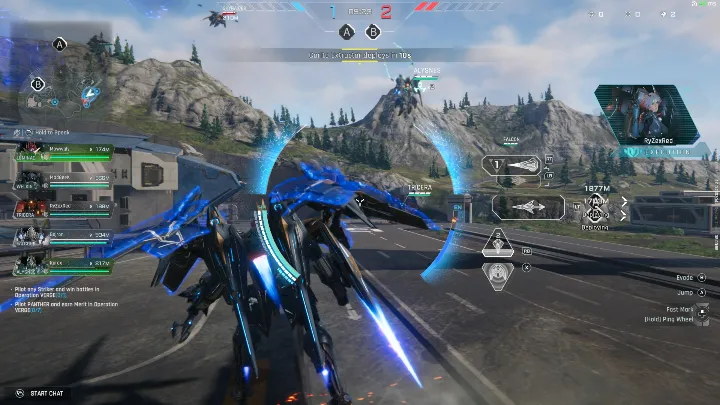Select the second weapon slot below it
The image size is (720, 405).
(527, 207)
